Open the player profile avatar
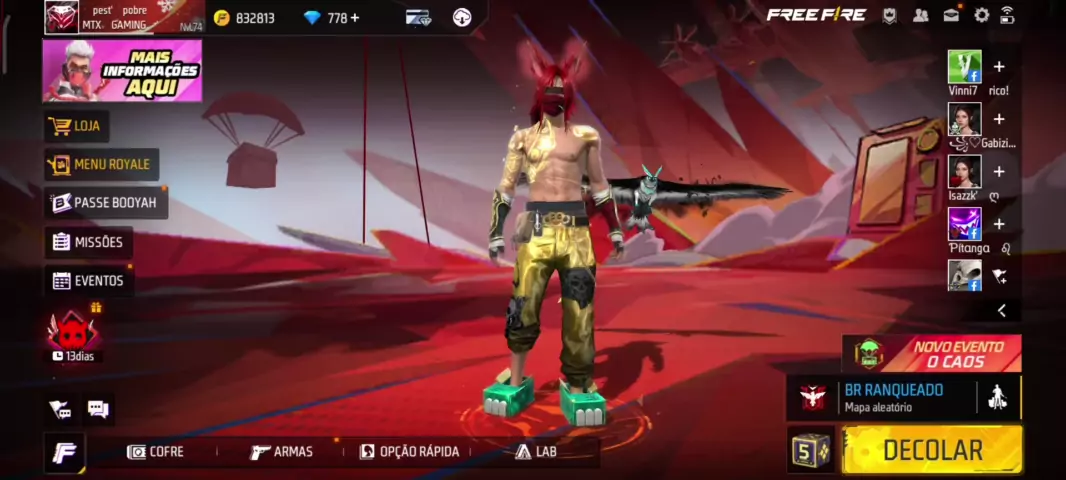Viewport: 1066px width, 480px height. click(x=62, y=17)
